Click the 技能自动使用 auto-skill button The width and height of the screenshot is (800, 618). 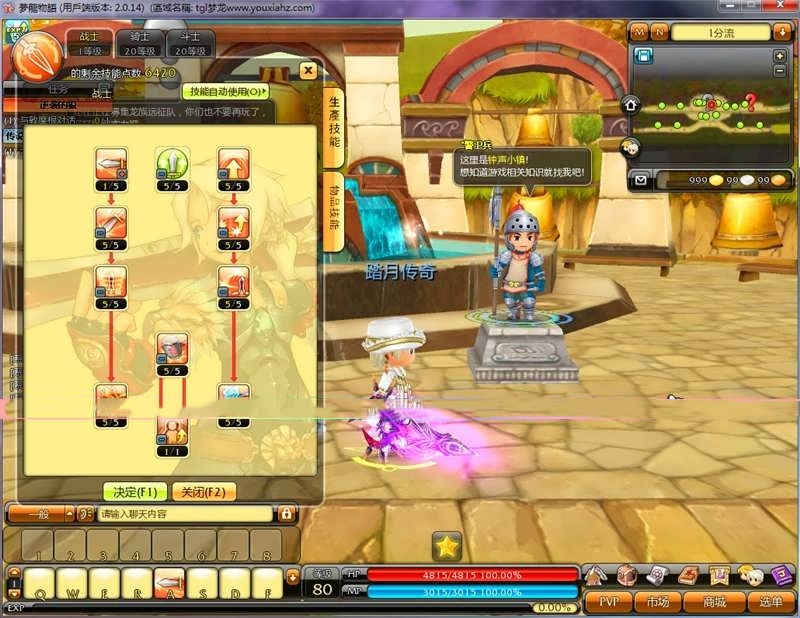click(x=226, y=91)
